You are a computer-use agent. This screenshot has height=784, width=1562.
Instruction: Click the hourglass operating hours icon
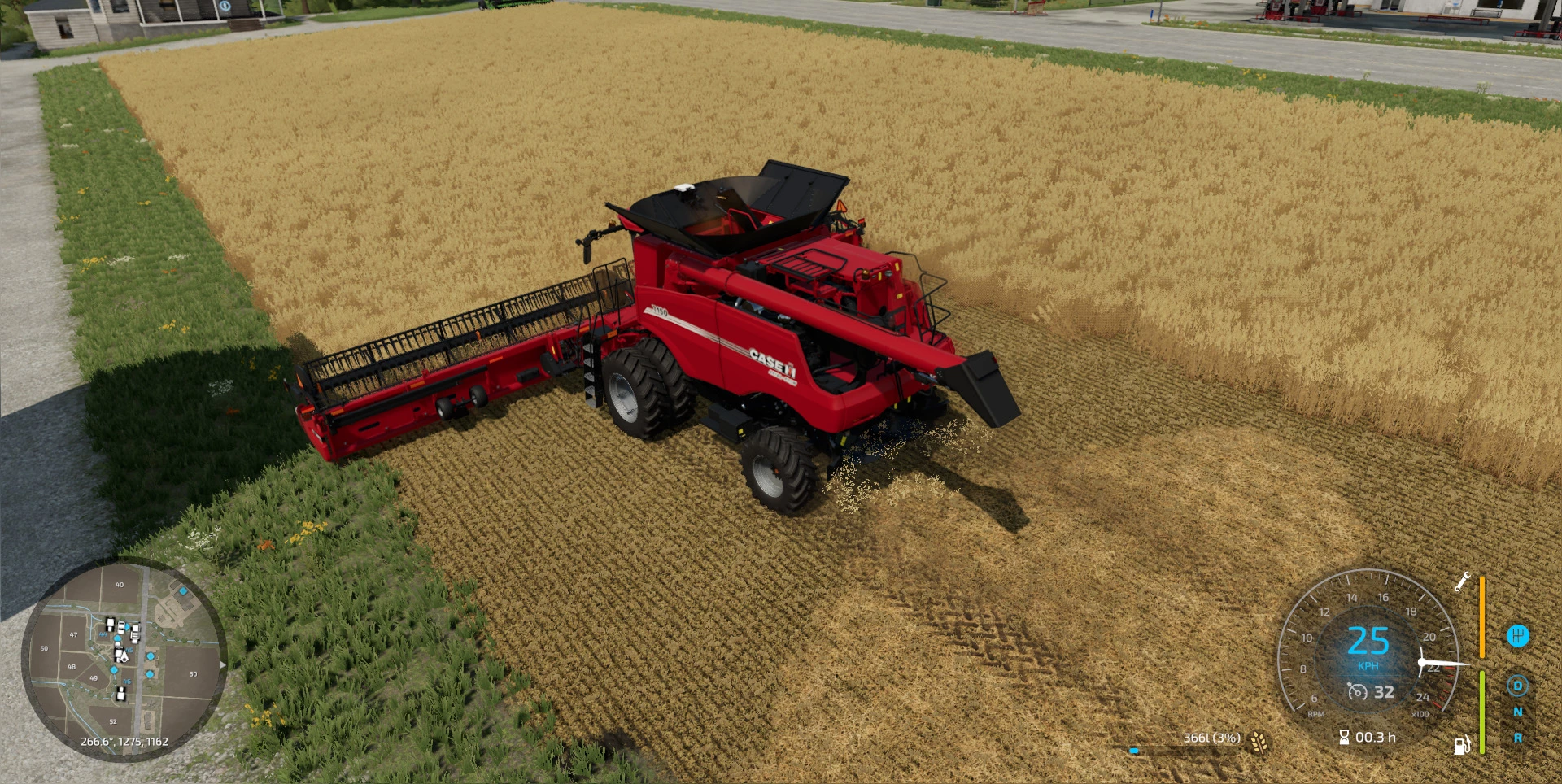coord(1344,738)
